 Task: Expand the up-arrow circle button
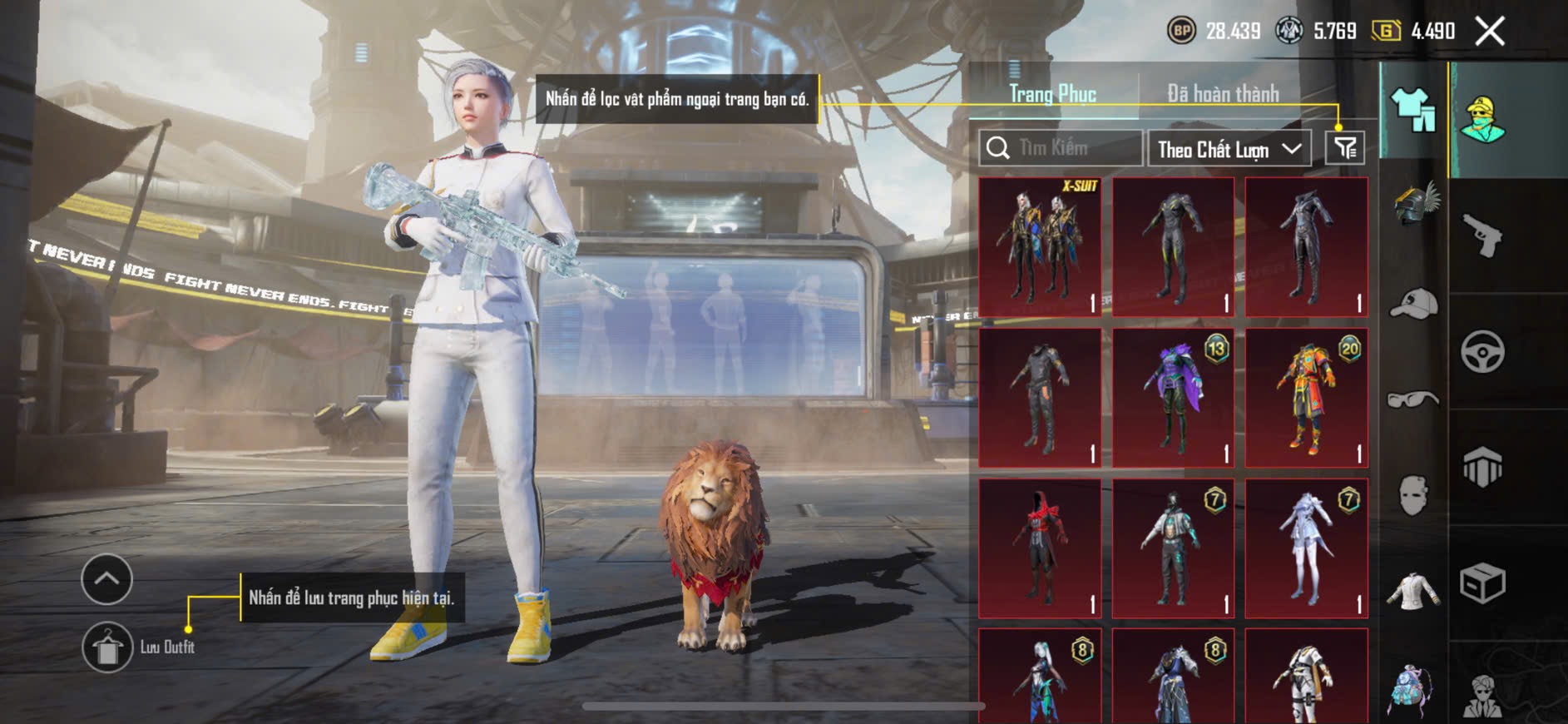click(106, 578)
